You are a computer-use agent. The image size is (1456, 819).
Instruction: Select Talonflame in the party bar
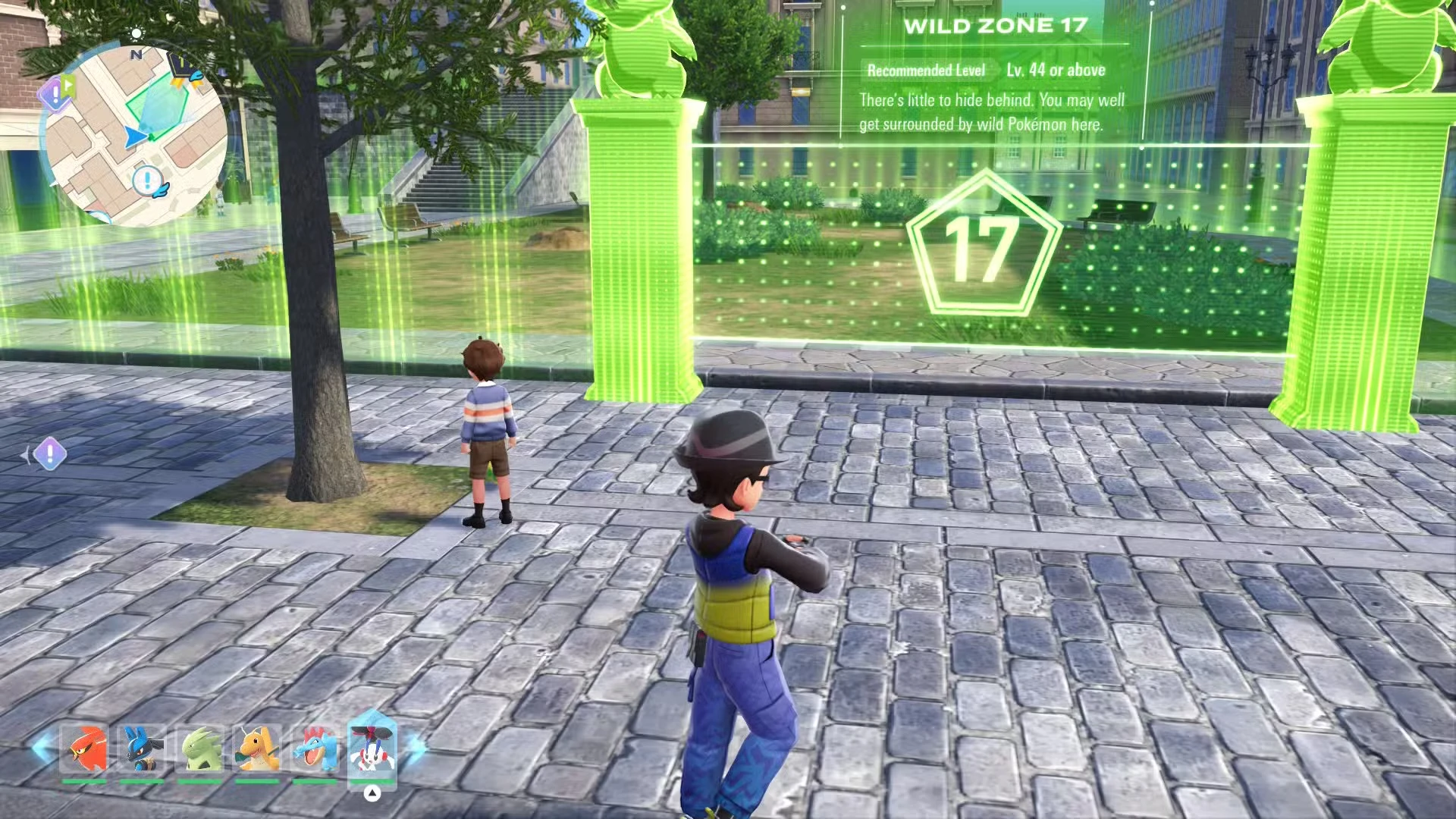point(85,747)
